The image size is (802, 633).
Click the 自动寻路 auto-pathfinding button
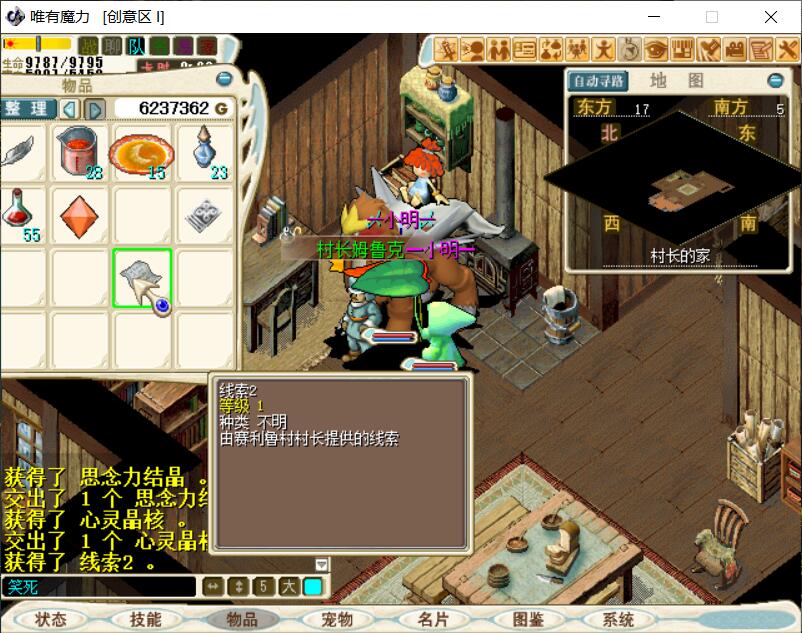tap(598, 81)
